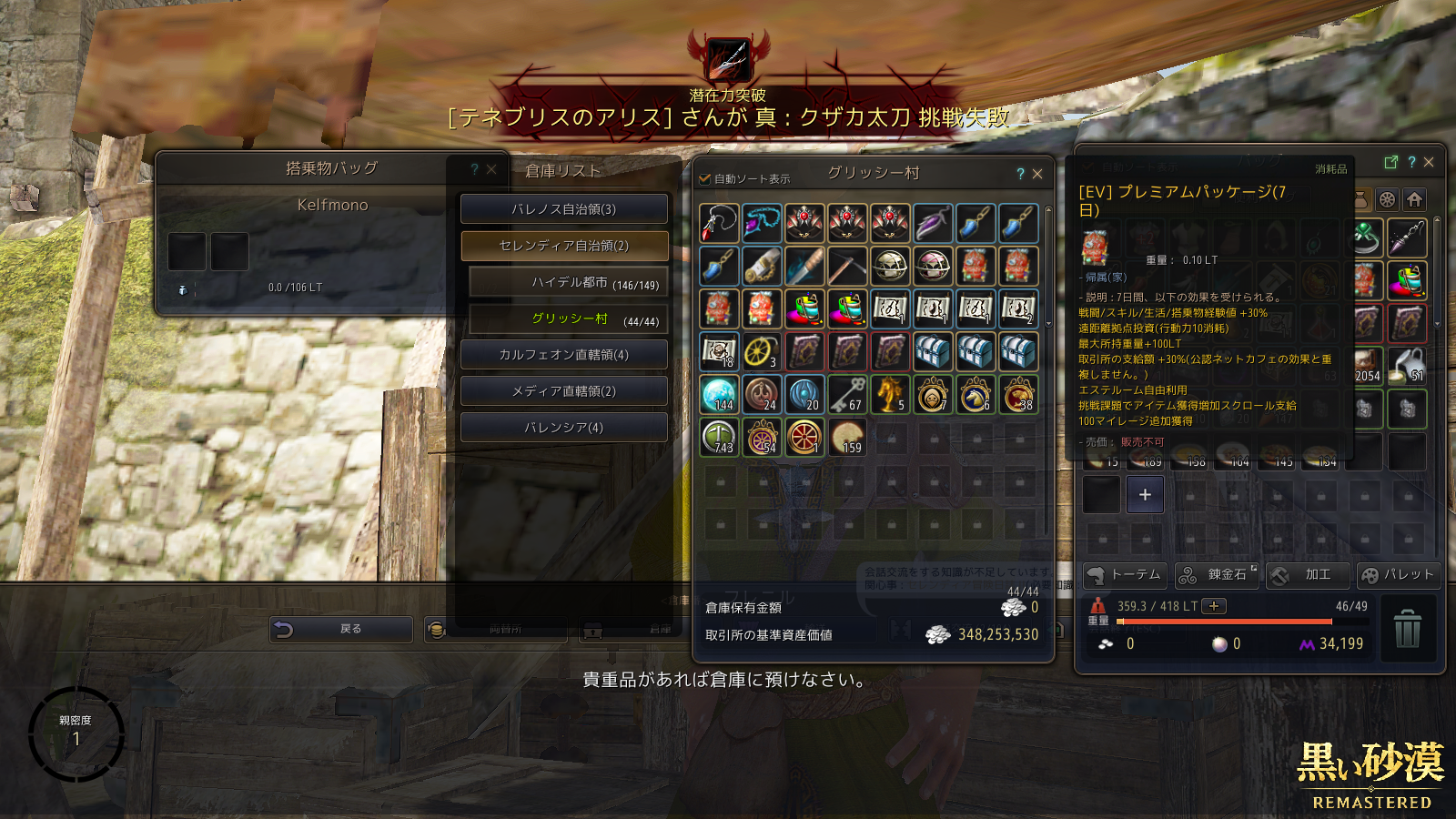Open the トーテム totem button

coord(1126,575)
